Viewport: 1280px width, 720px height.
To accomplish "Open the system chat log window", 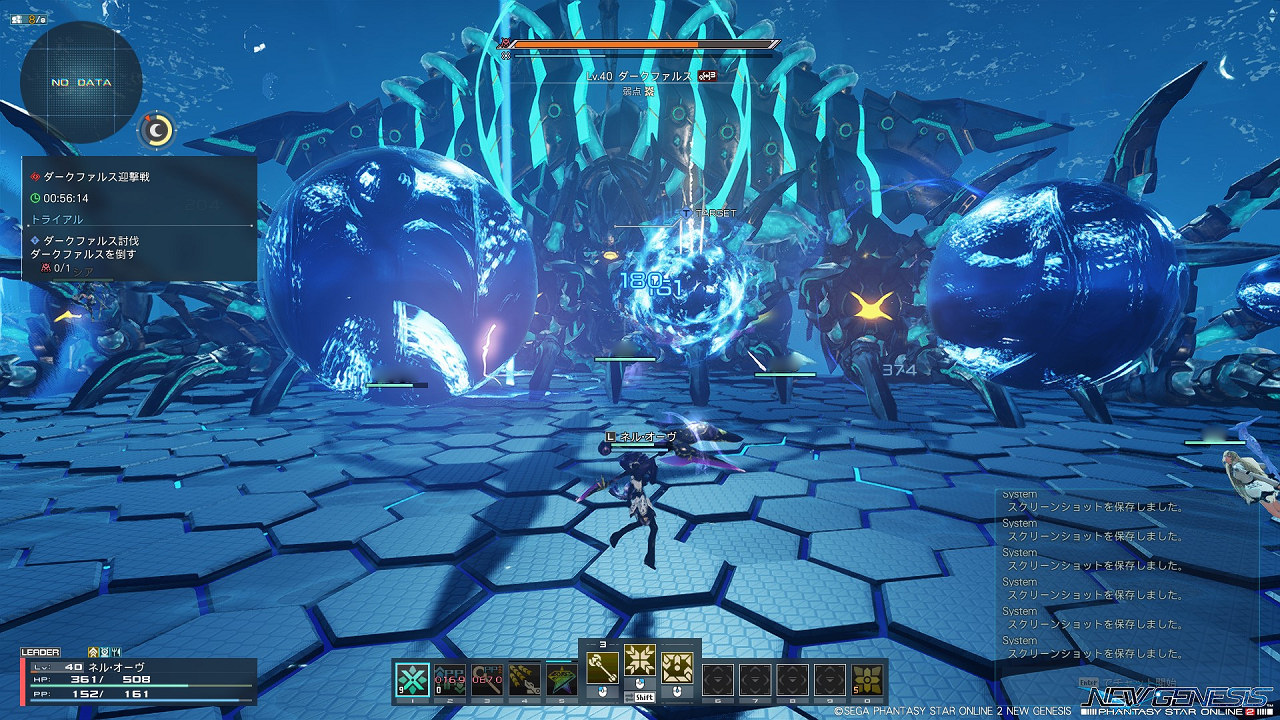I will [x=1125, y=580].
